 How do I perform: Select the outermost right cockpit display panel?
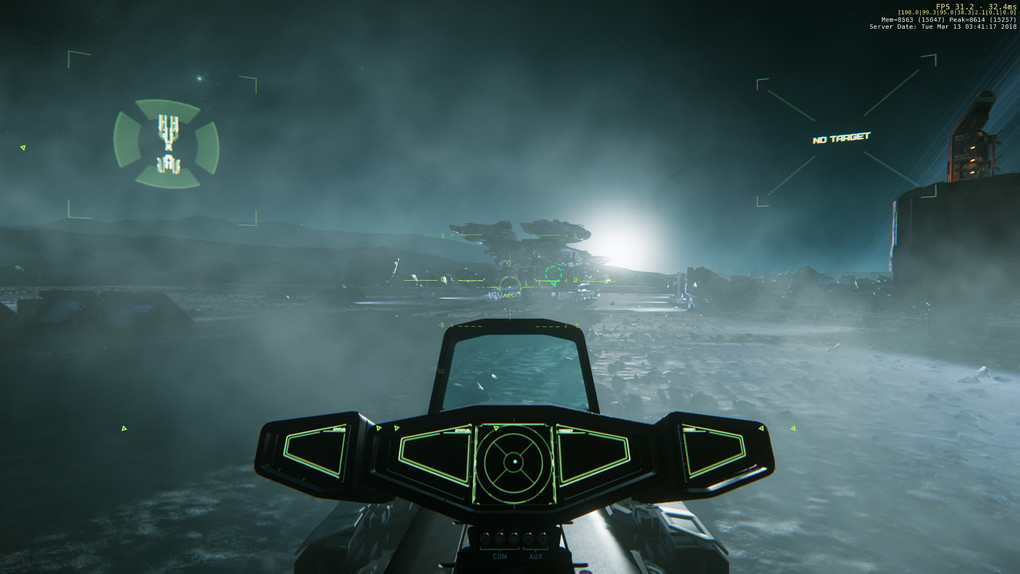pos(713,450)
